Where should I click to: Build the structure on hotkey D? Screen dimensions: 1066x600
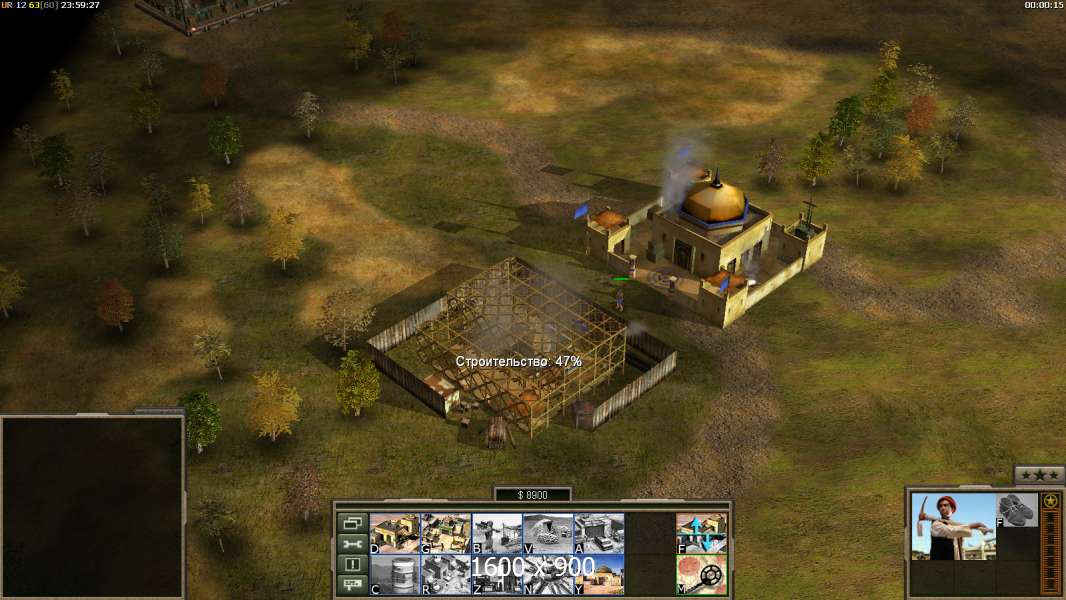click(x=395, y=533)
